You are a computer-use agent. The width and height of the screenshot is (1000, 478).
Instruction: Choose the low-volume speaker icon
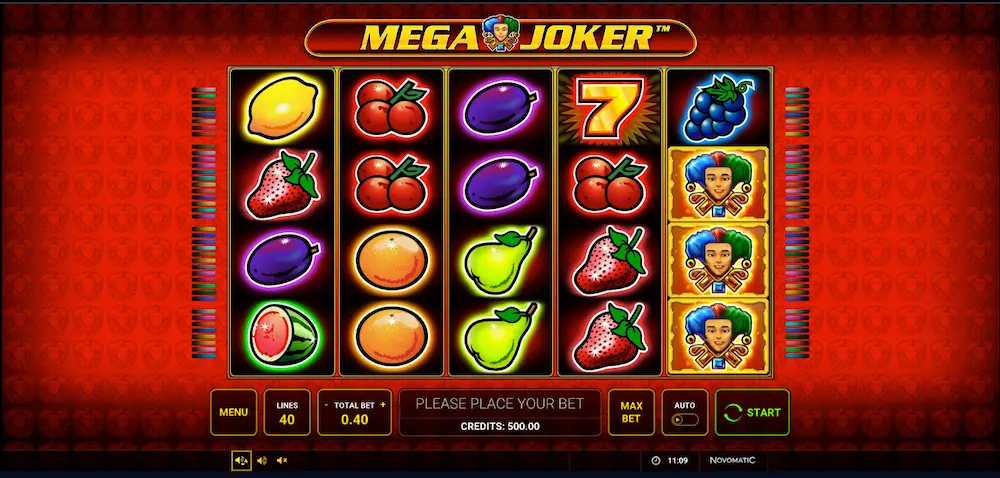[x=262, y=460]
